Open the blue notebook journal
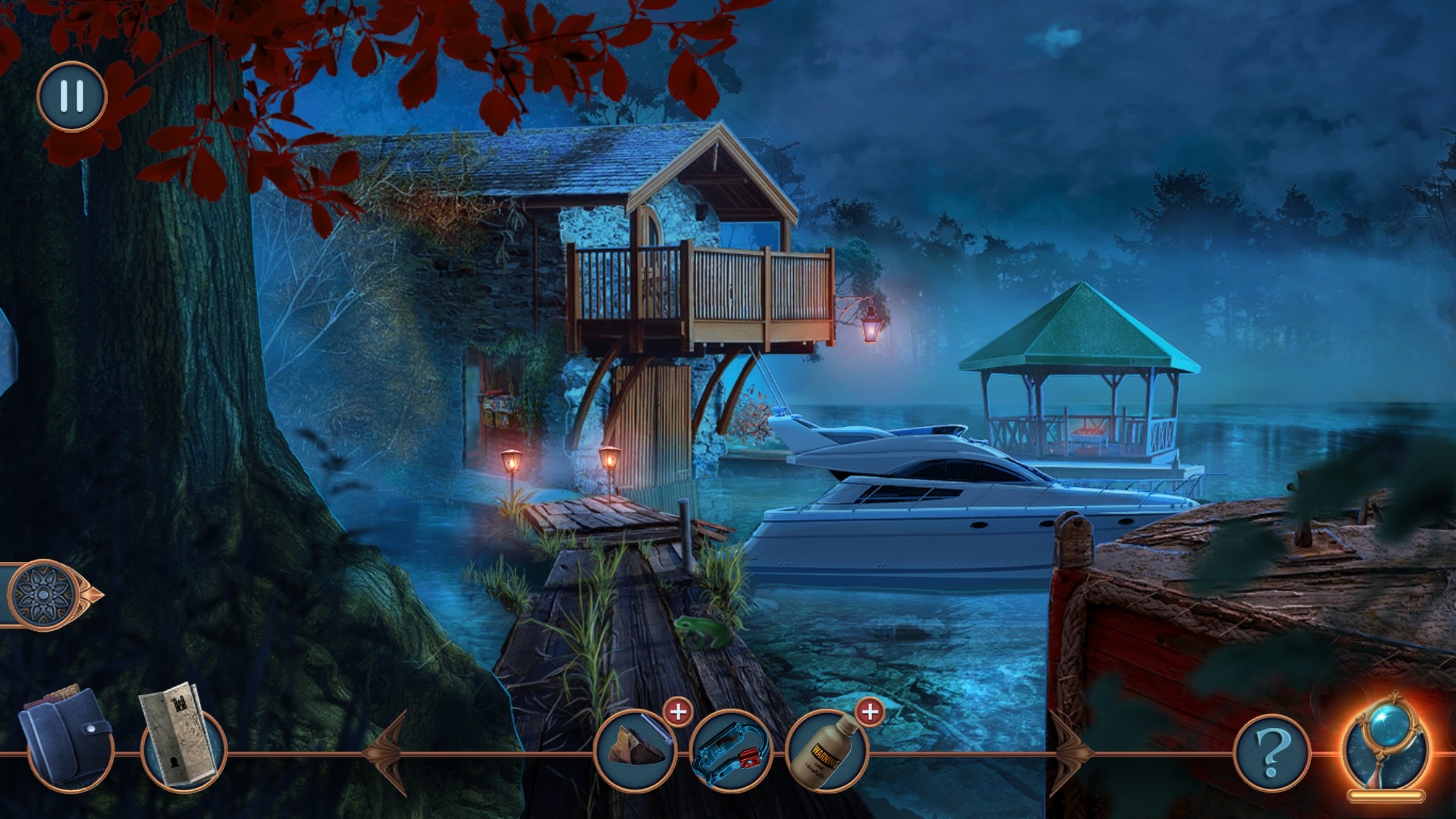 [67, 739]
